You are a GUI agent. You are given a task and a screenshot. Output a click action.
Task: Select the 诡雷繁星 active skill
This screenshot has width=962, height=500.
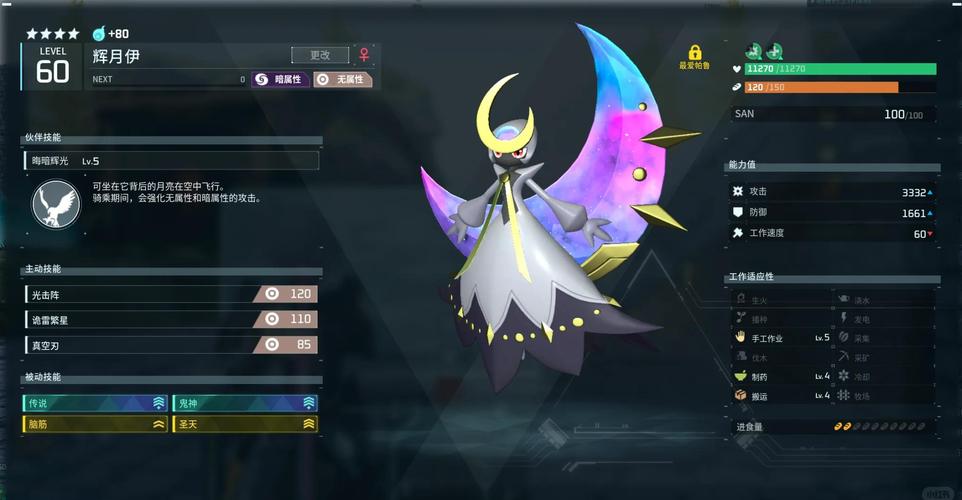[x=171, y=319]
